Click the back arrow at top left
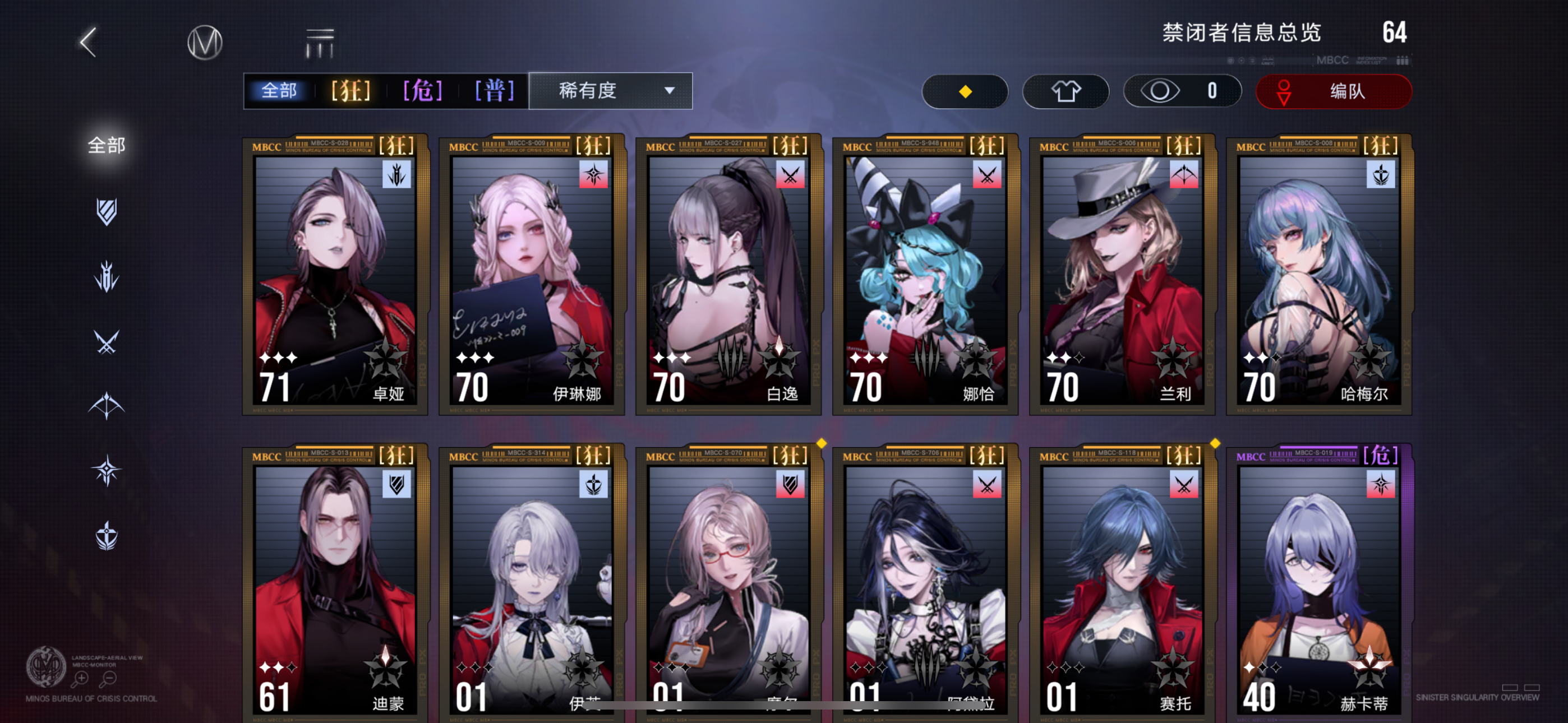This screenshot has width=1568, height=723. (87, 43)
